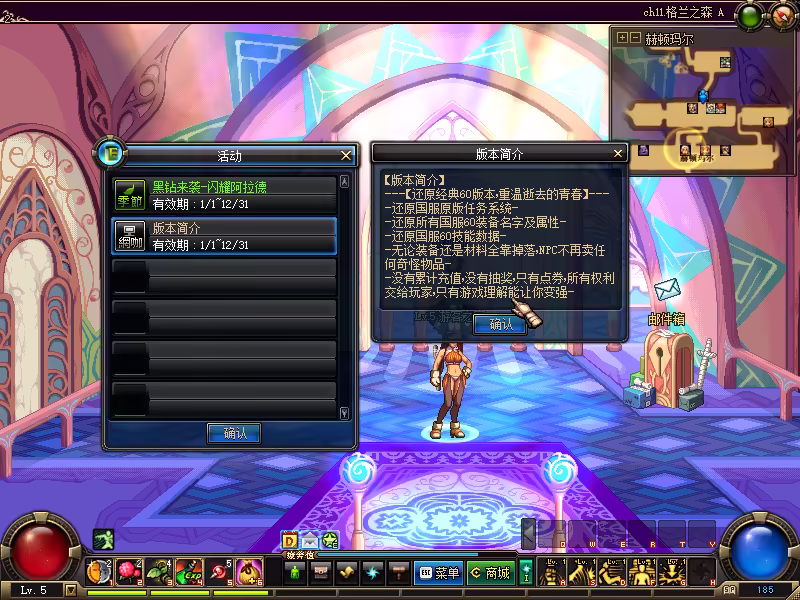The width and height of the screenshot is (800, 600).
Task: Open the ESC 菜单 menu button
Action: (438, 573)
